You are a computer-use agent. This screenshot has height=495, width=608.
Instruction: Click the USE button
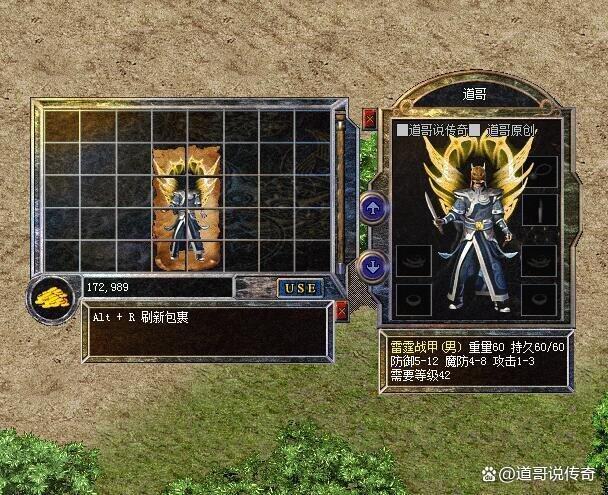(299, 288)
